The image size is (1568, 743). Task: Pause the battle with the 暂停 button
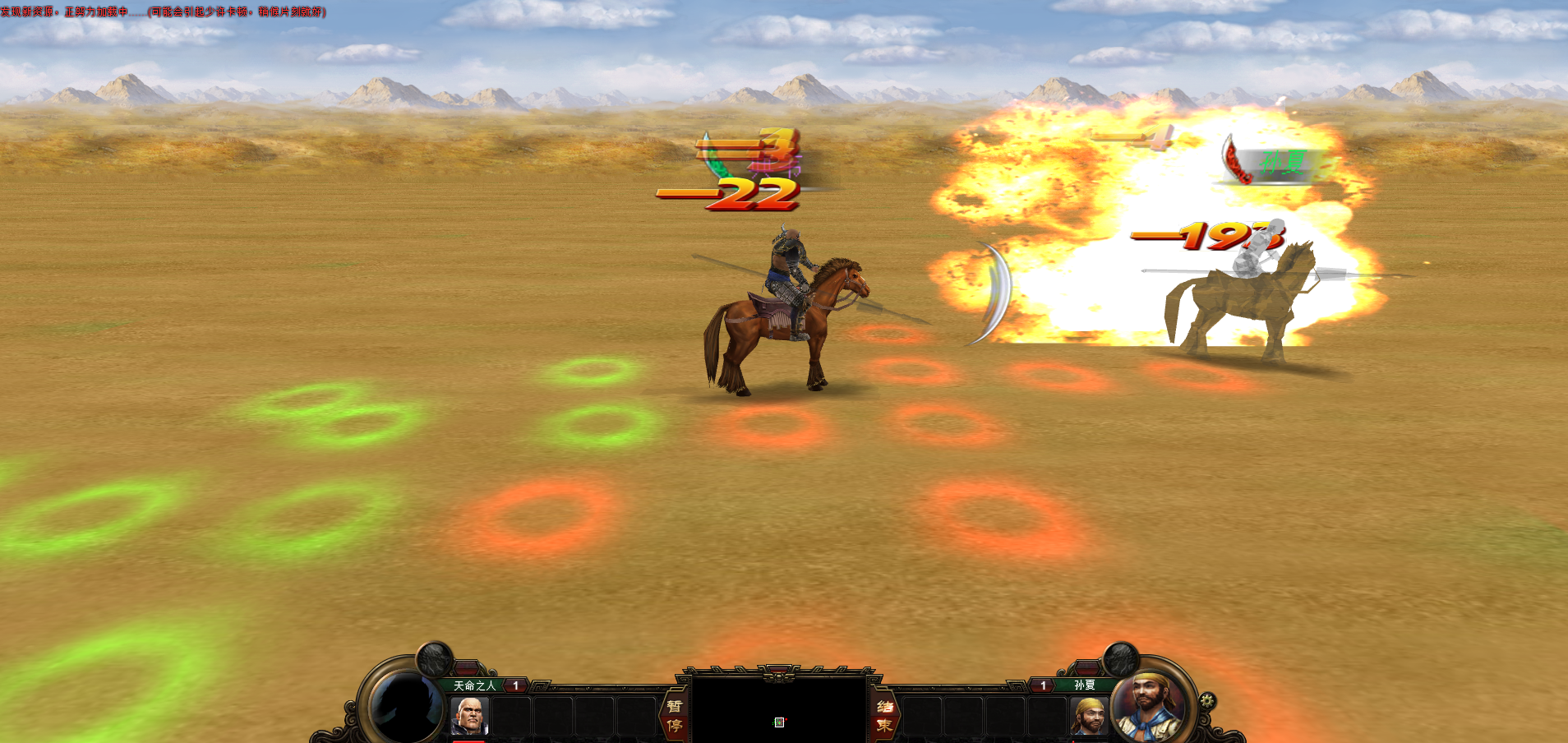click(674, 715)
